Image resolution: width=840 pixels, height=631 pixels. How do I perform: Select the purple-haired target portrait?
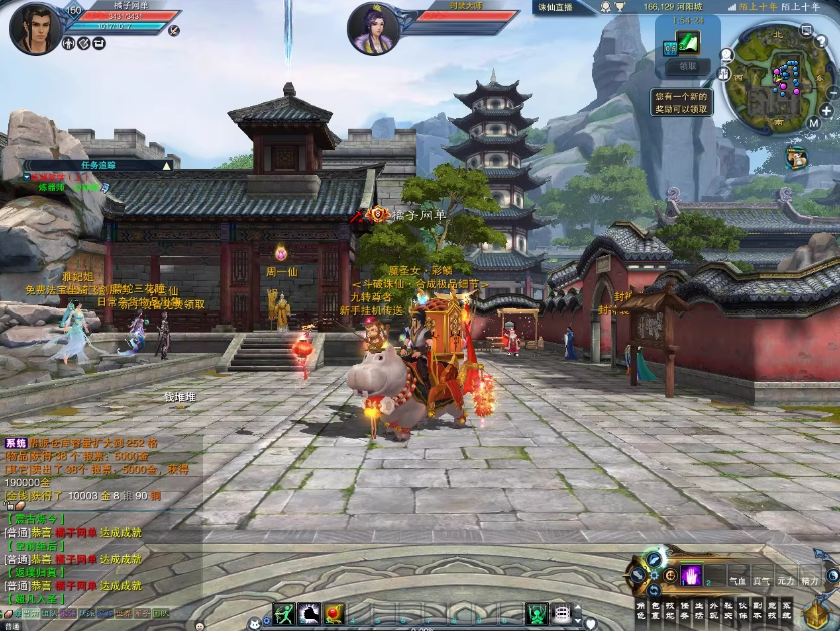tap(373, 28)
